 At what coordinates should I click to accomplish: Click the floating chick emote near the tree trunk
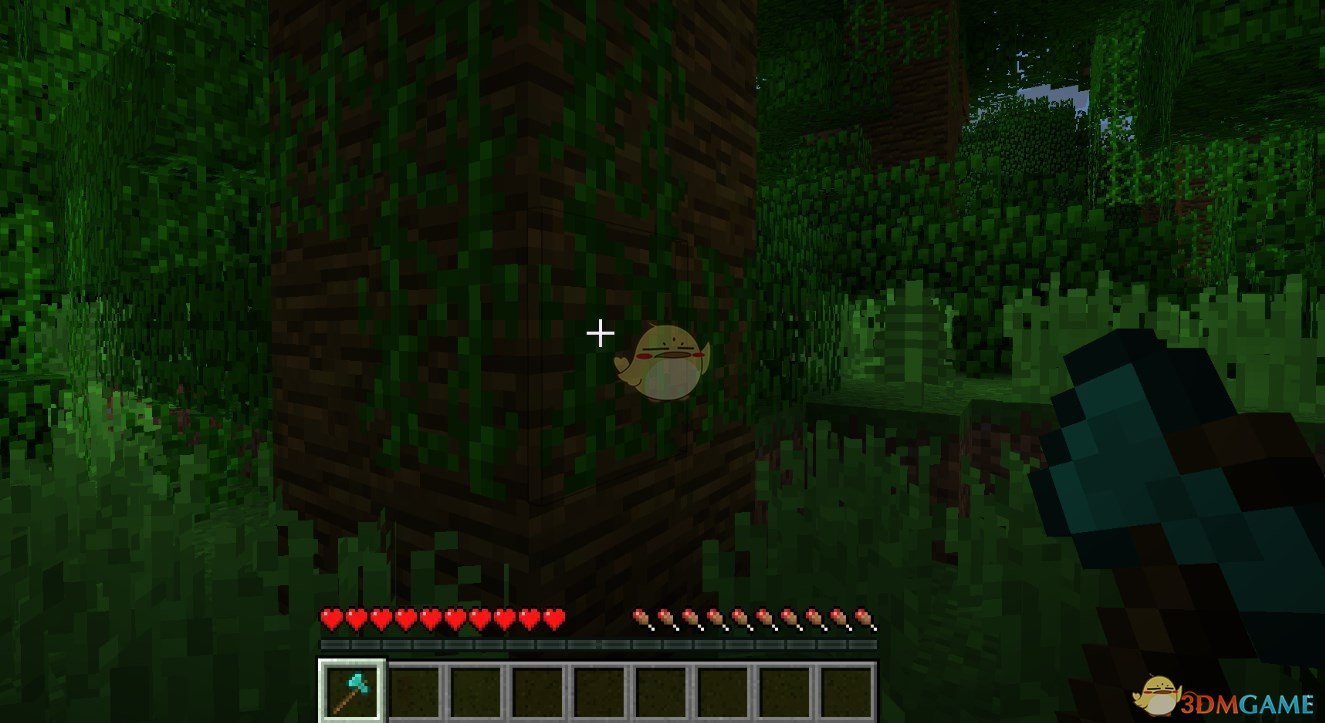click(660, 360)
